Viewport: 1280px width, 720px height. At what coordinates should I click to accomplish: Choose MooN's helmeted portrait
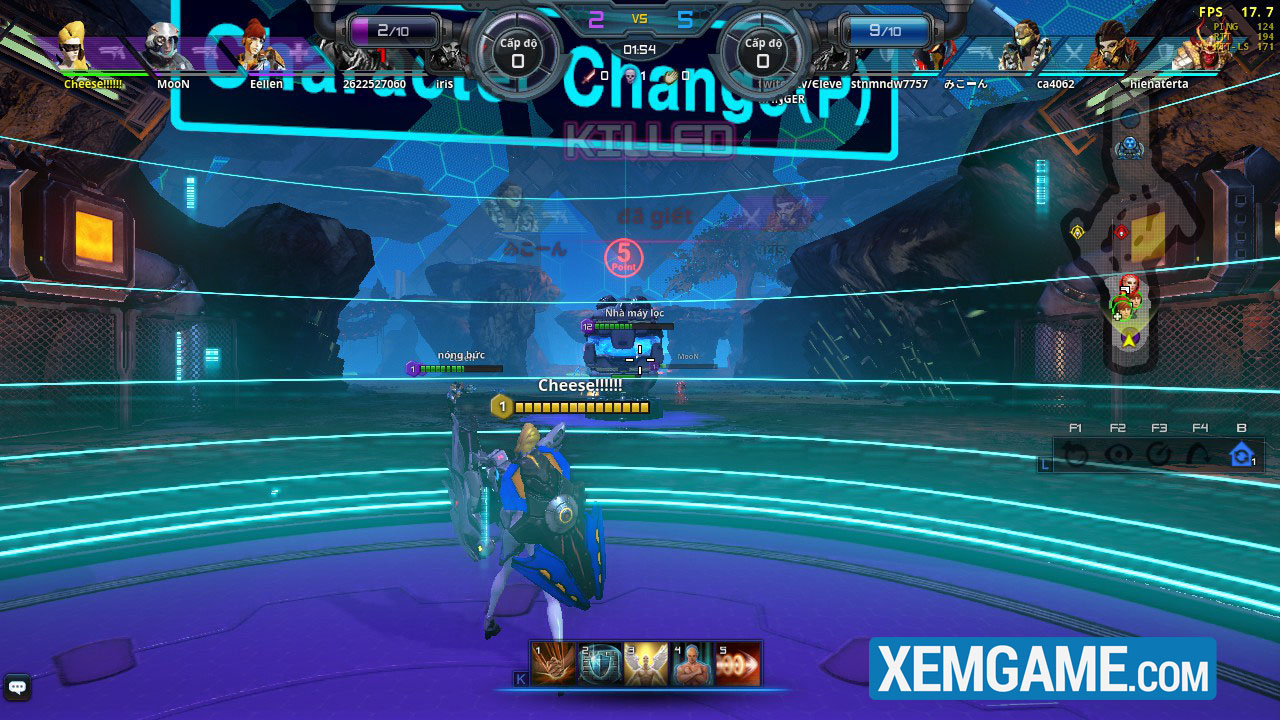[x=166, y=48]
